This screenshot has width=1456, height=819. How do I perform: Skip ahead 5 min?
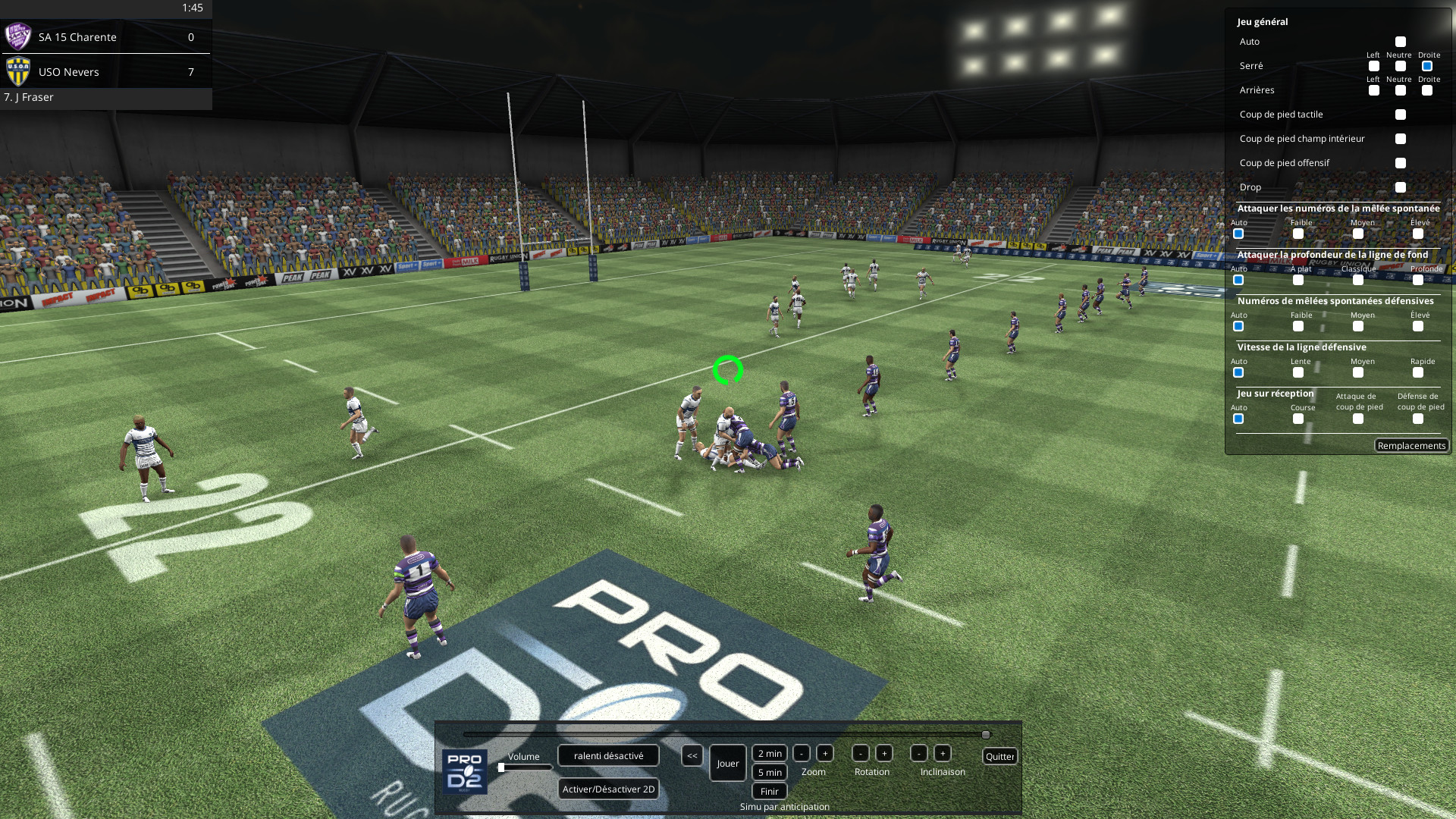[x=769, y=772]
